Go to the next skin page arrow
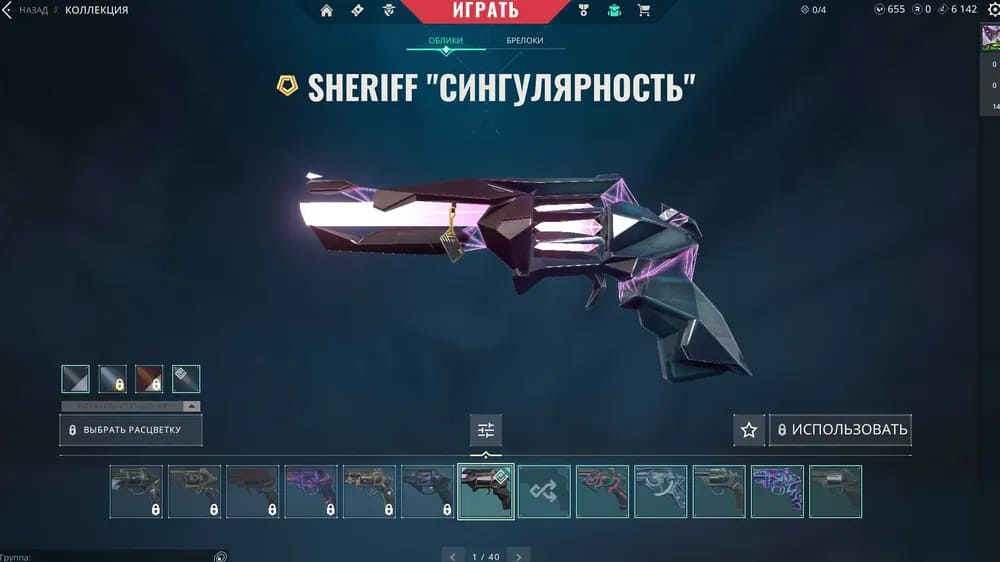This screenshot has width=1000, height=562. (518, 556)
